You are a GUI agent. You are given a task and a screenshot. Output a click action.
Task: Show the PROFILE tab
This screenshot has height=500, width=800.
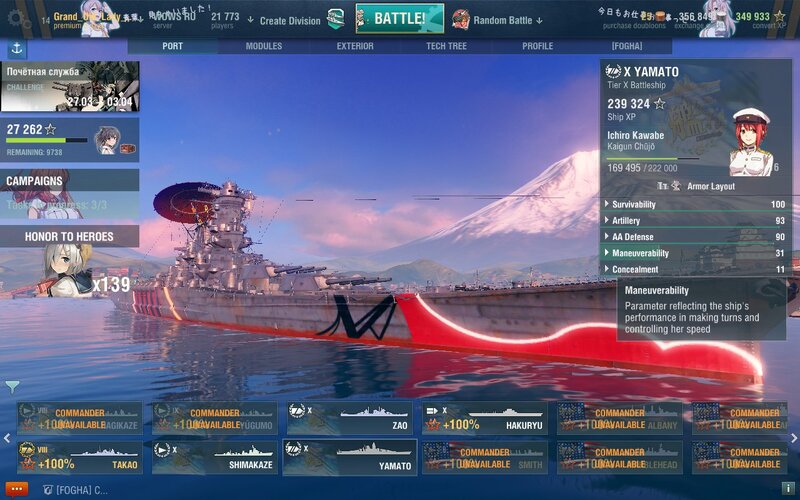pos(537,46)
